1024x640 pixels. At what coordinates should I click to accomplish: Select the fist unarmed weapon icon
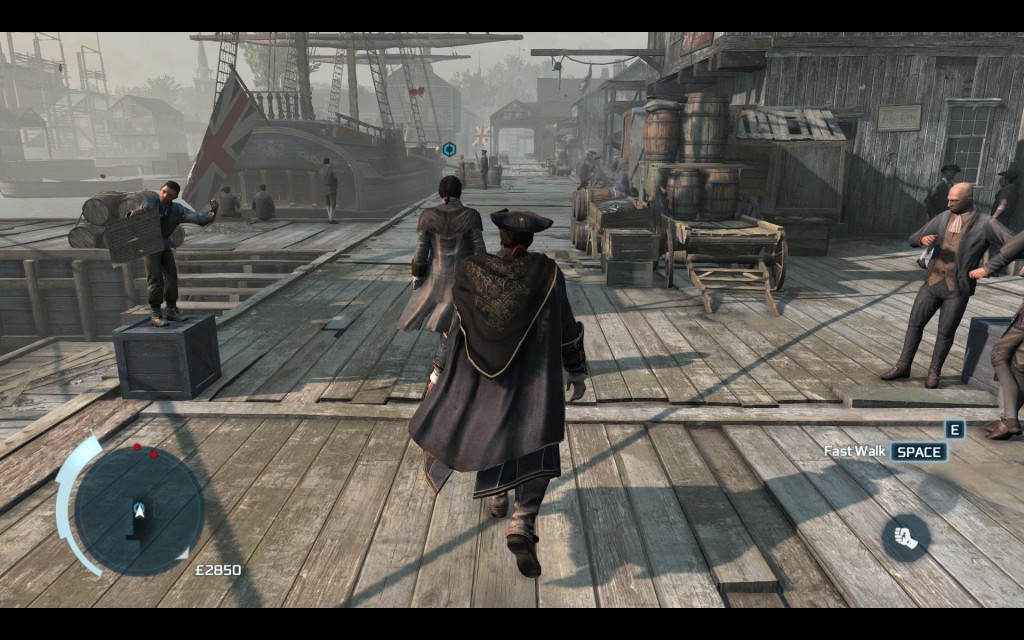coord(905,538)
